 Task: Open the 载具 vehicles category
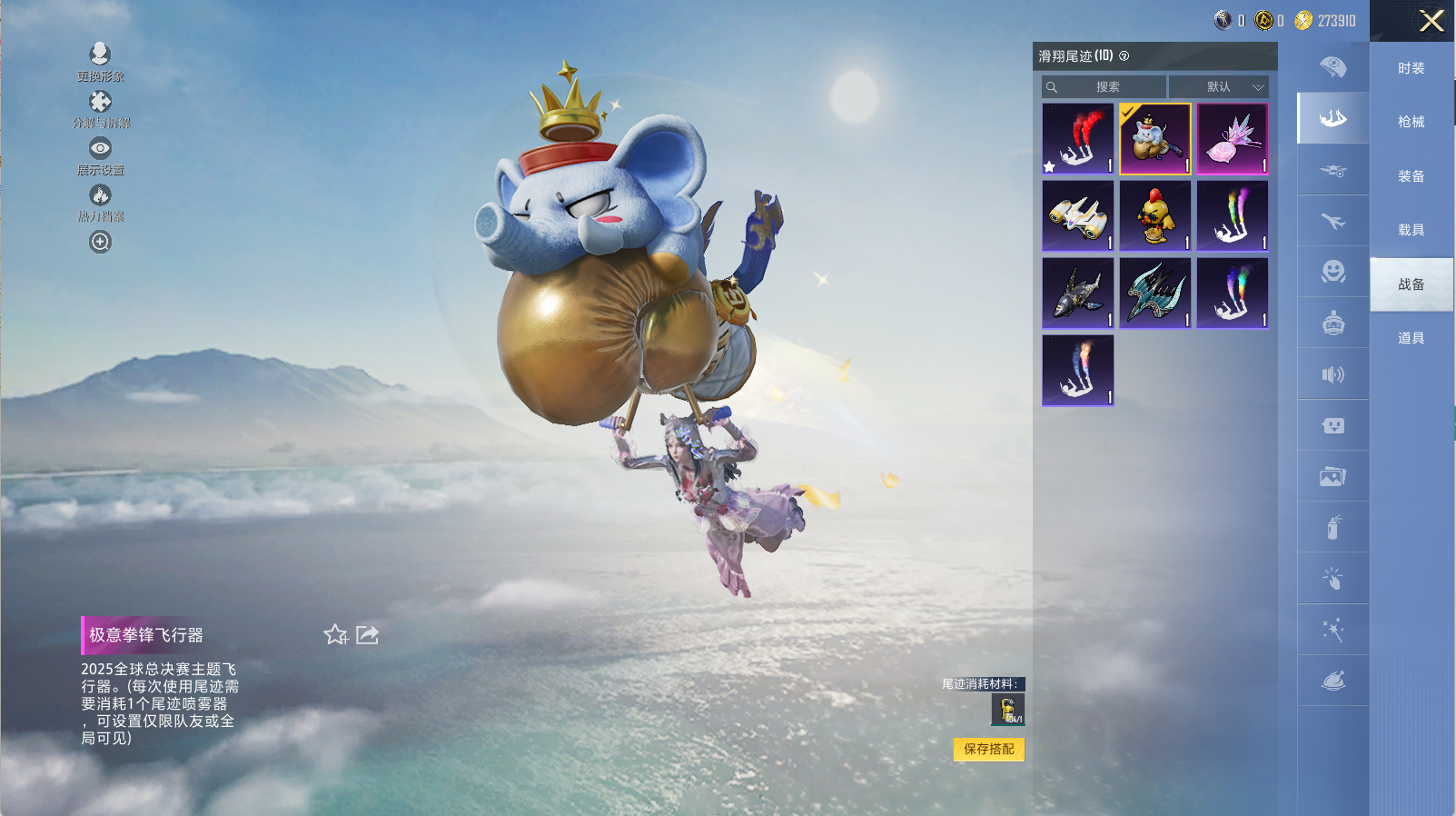[1411, 230]
